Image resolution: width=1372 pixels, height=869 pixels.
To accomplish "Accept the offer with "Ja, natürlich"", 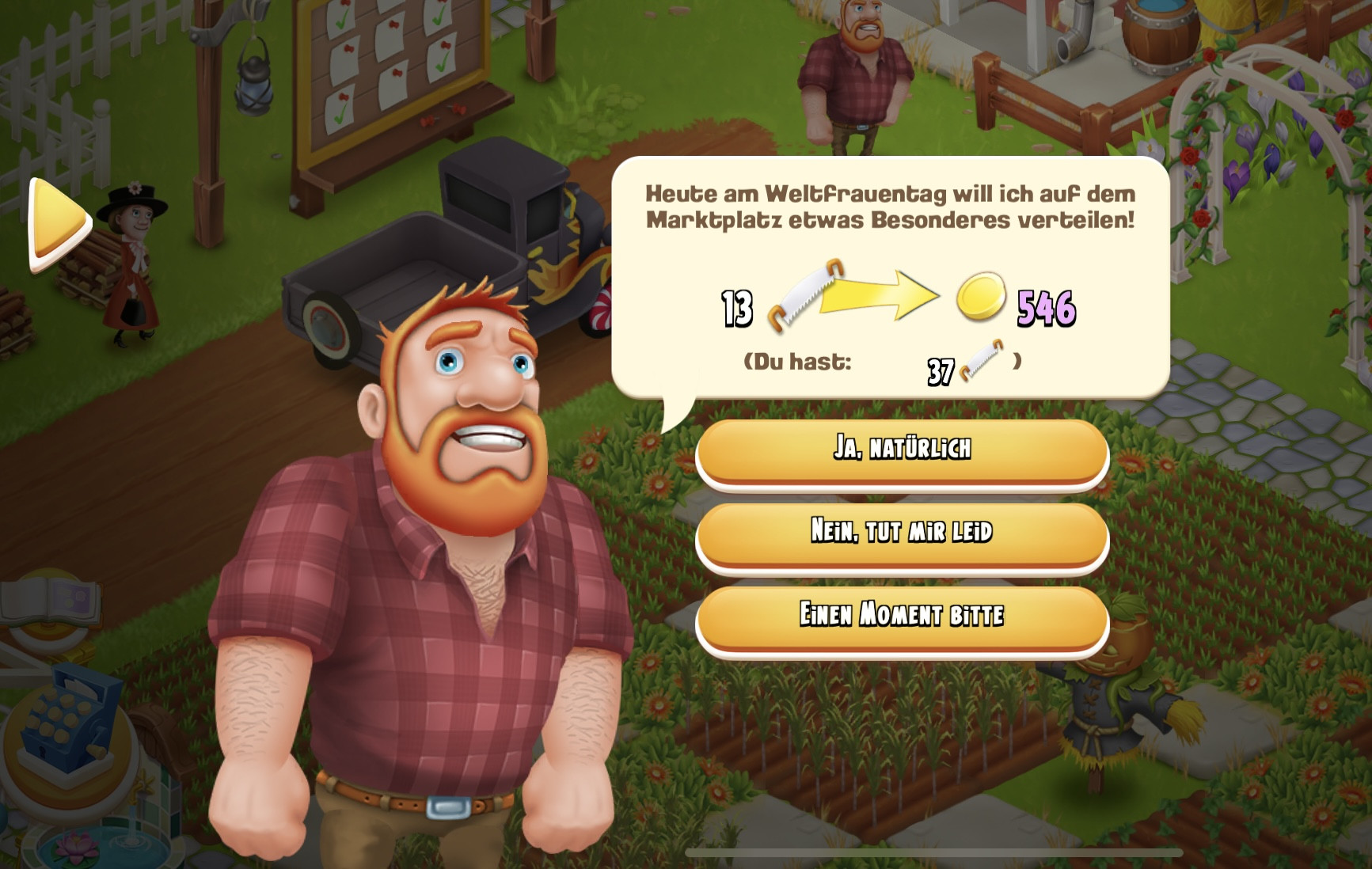I will pos(902,449).
